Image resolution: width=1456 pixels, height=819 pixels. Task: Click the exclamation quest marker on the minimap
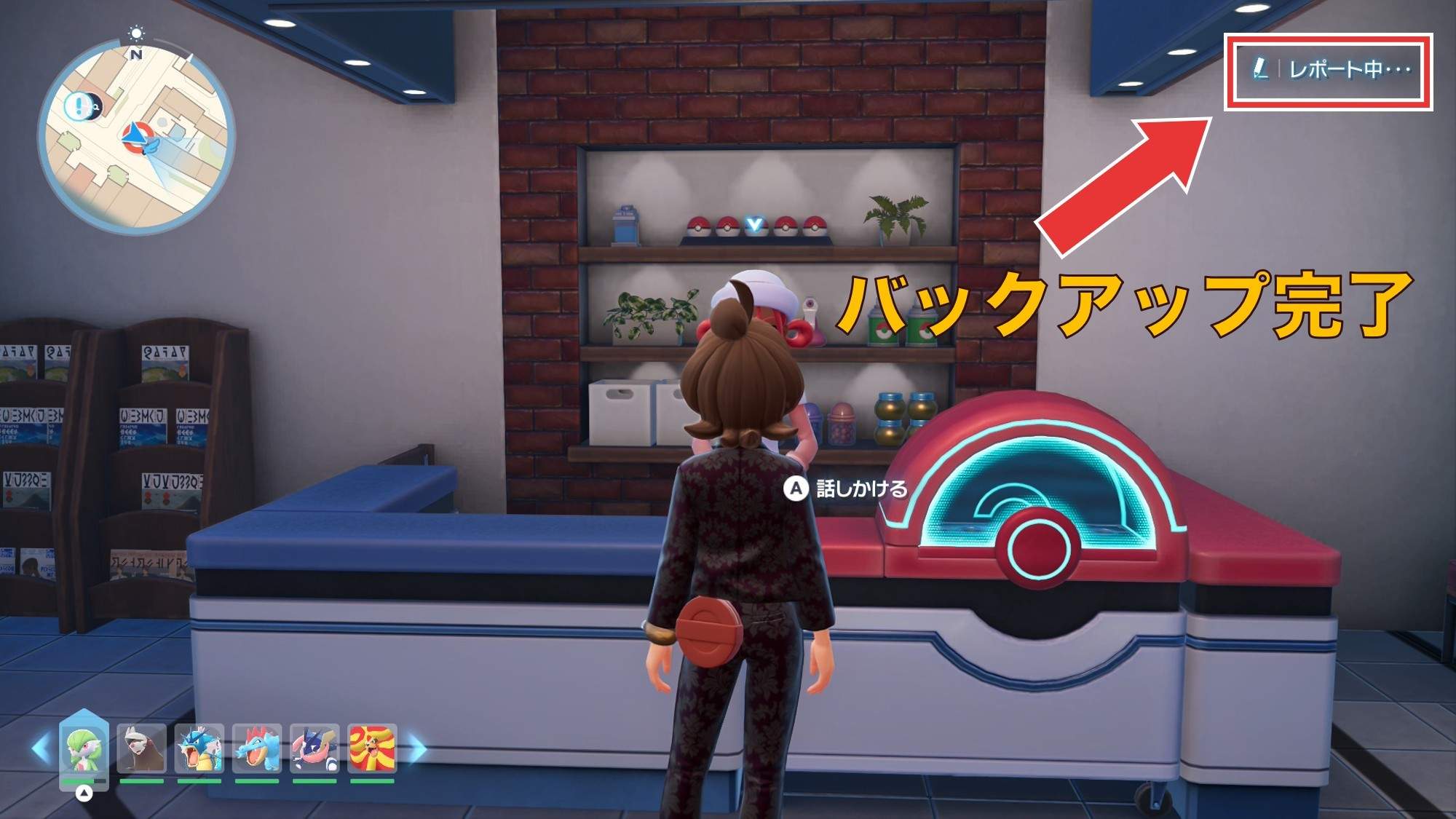(76, 107)
